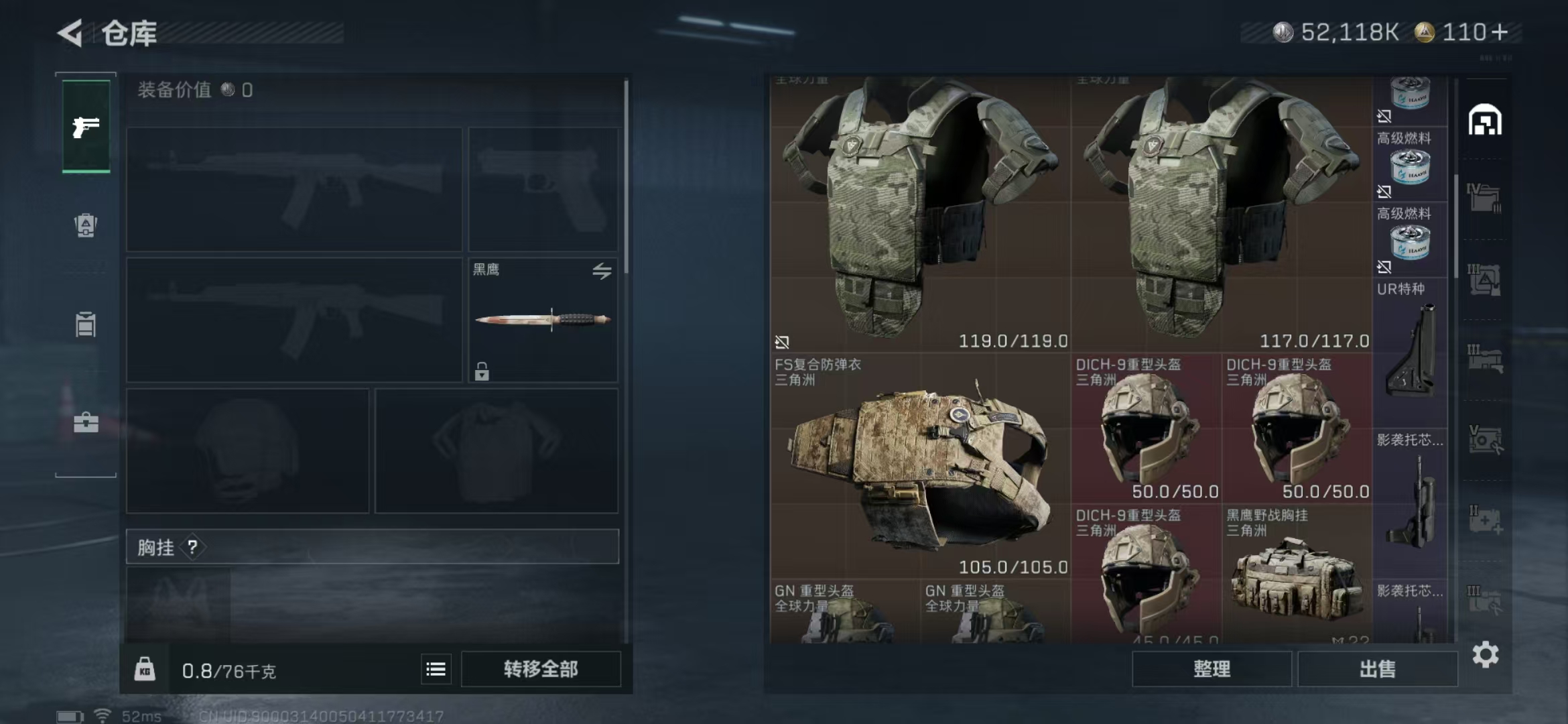Open the 出售 sell menu

pos(1377,669)
